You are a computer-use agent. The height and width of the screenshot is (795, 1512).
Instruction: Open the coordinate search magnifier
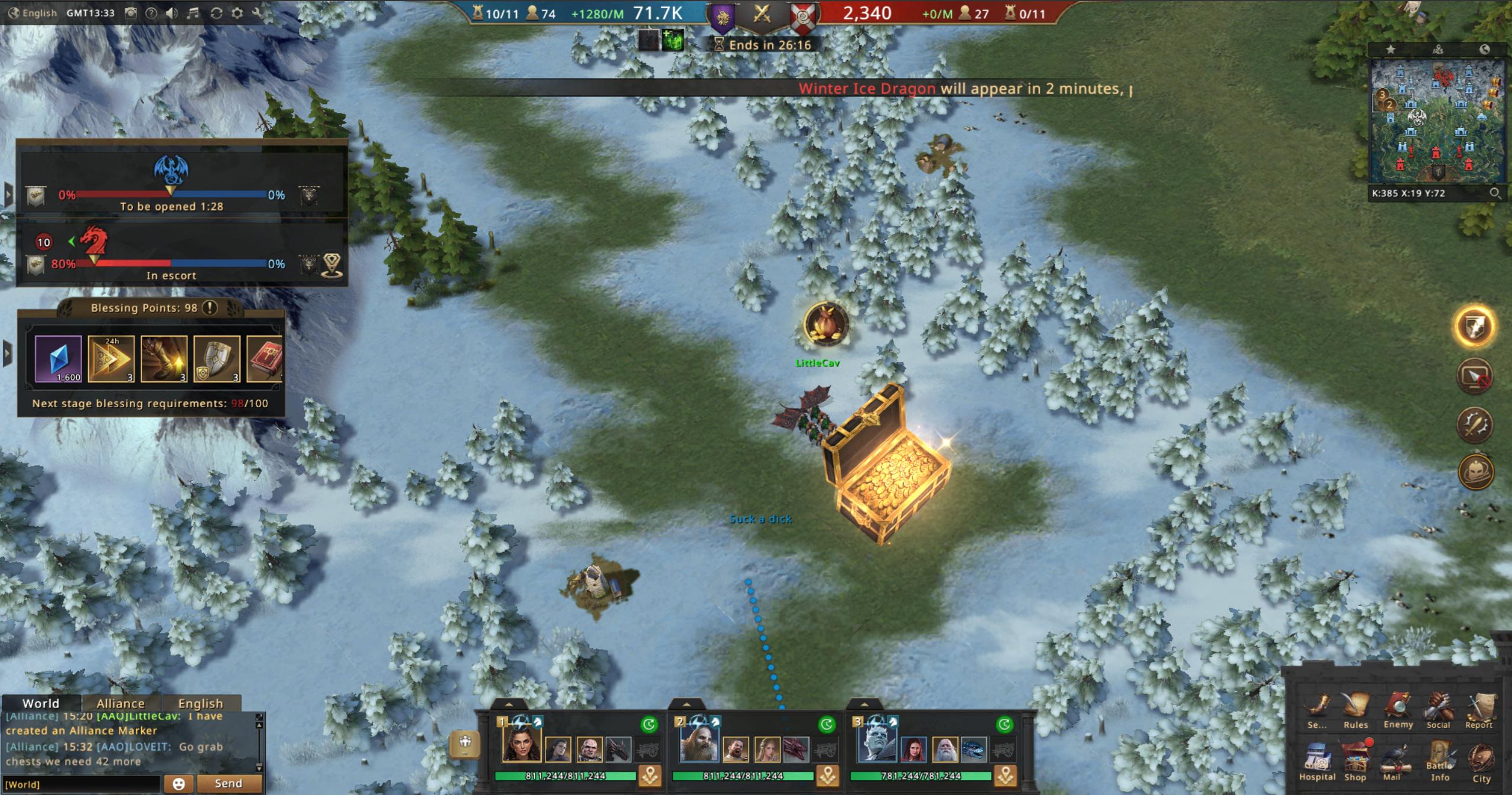pyautogui.click(x=1494, y=193)
